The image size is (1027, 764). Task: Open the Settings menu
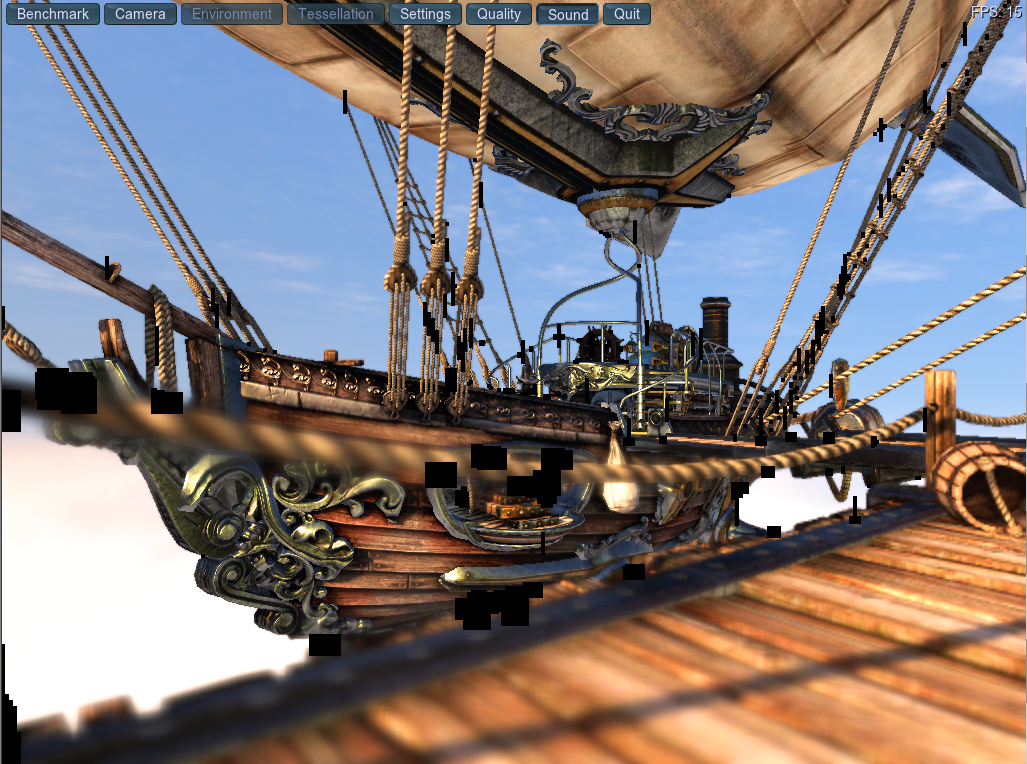pyautogui.click(x=425, y=14)
